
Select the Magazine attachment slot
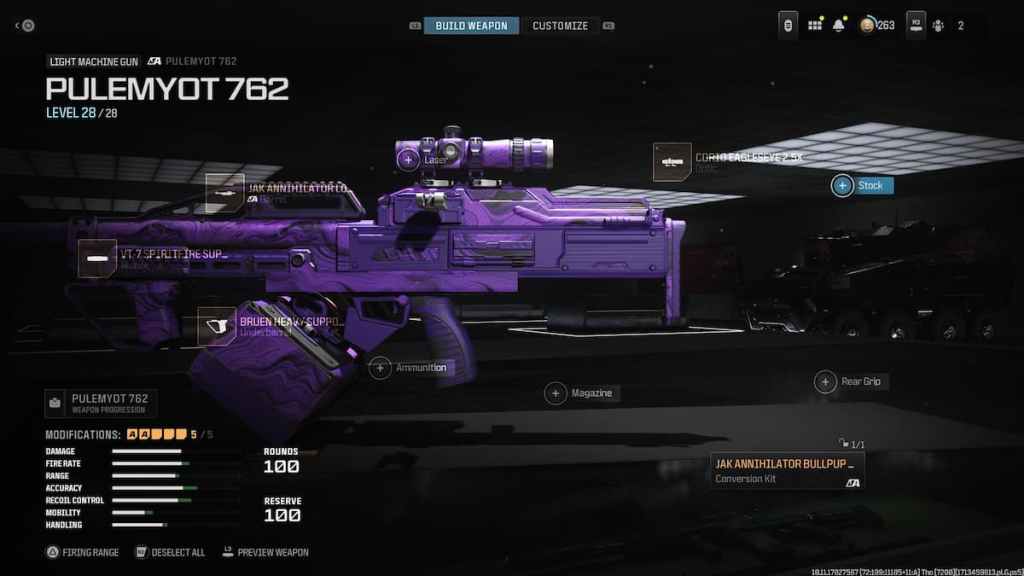tap(555, 393)
